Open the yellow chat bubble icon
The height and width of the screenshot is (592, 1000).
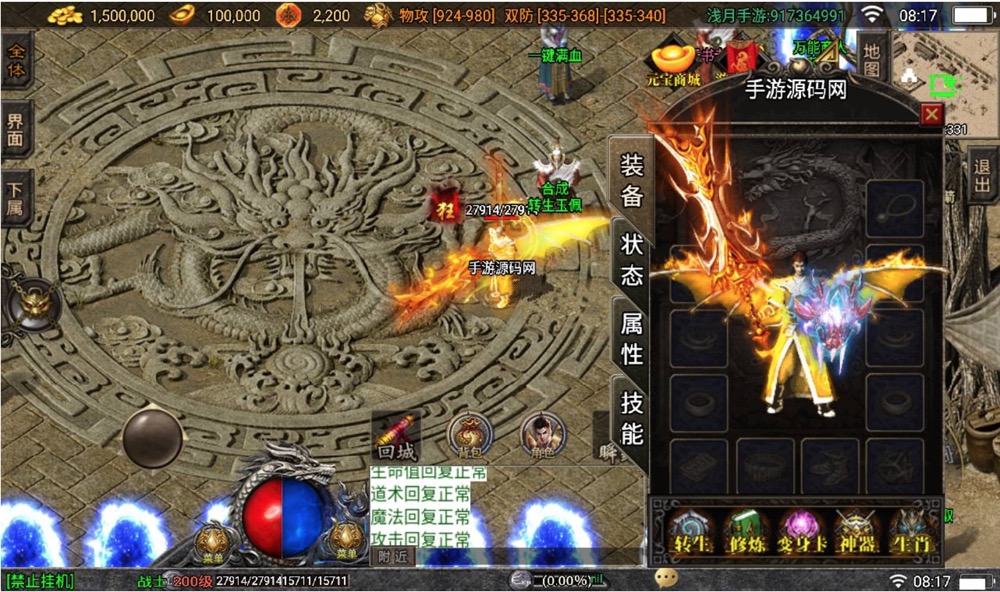click(x=666, y=579)
